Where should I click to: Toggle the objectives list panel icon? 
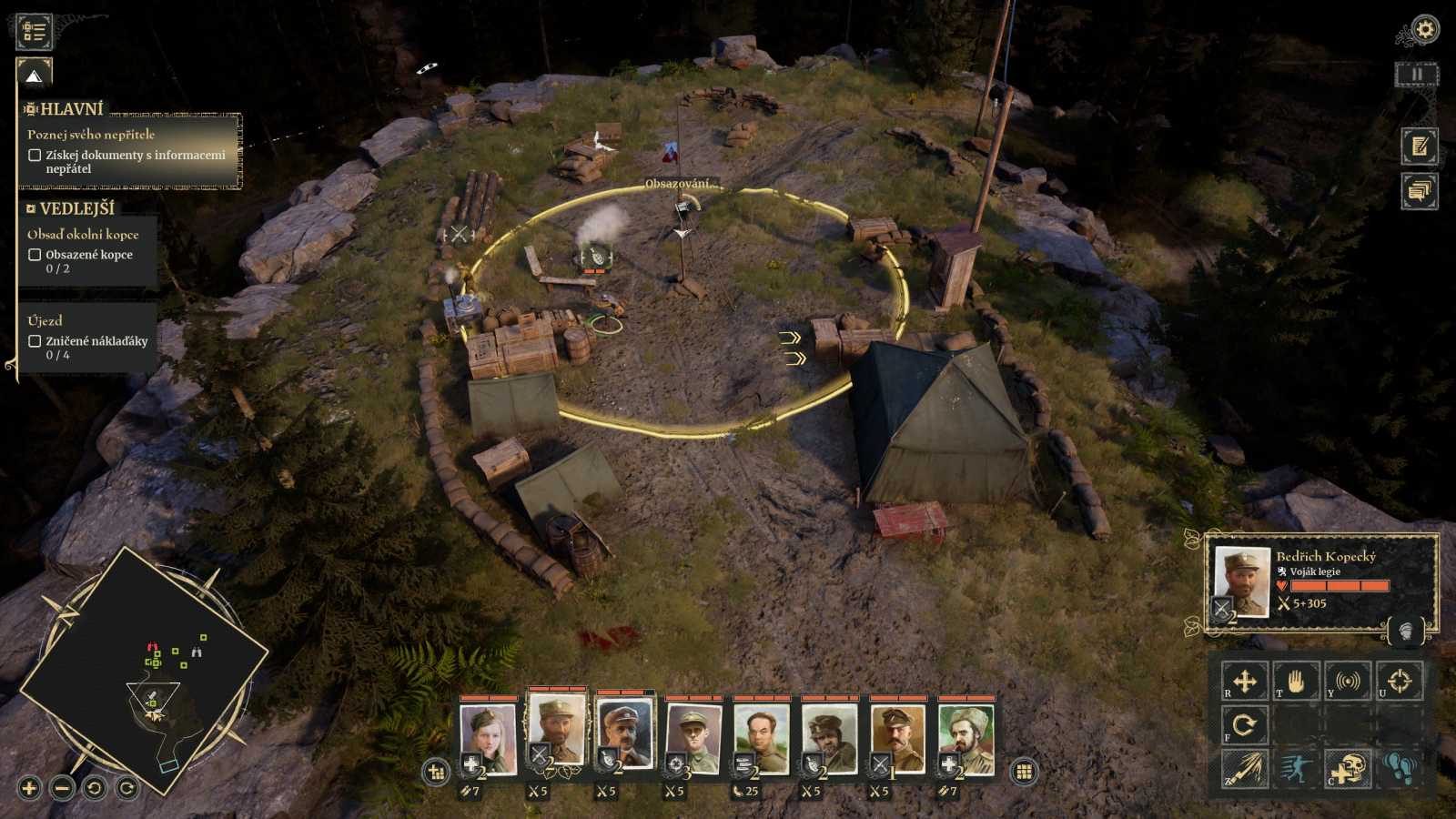(35, 32)
